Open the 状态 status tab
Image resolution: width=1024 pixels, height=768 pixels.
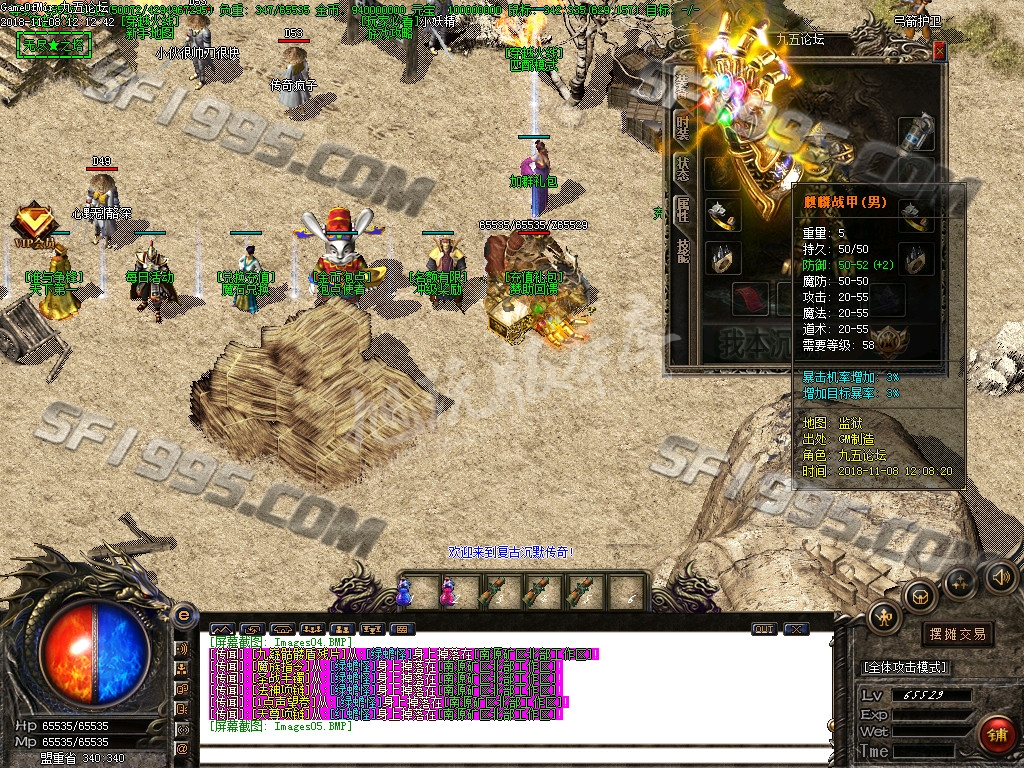[x=683, y=168]
